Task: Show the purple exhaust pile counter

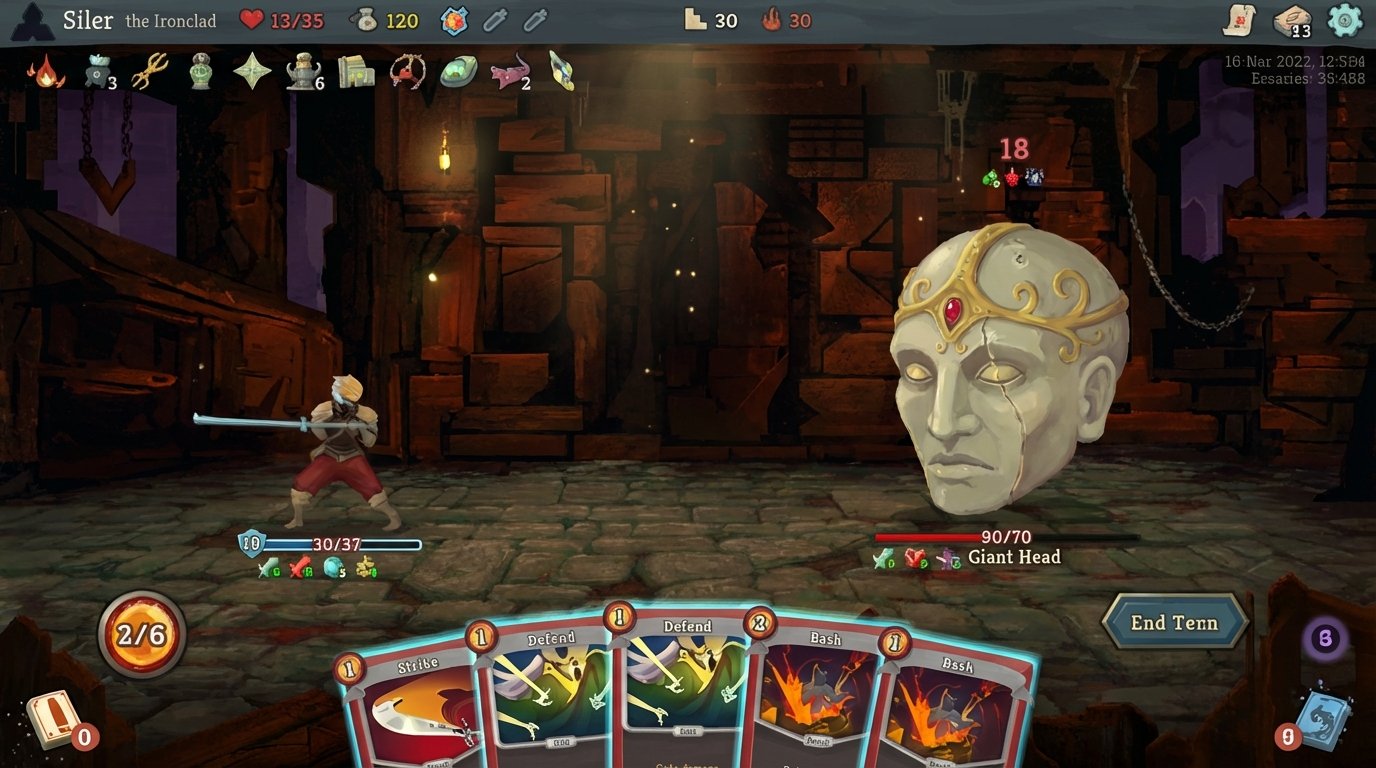Action: [x=1325, y=638]
